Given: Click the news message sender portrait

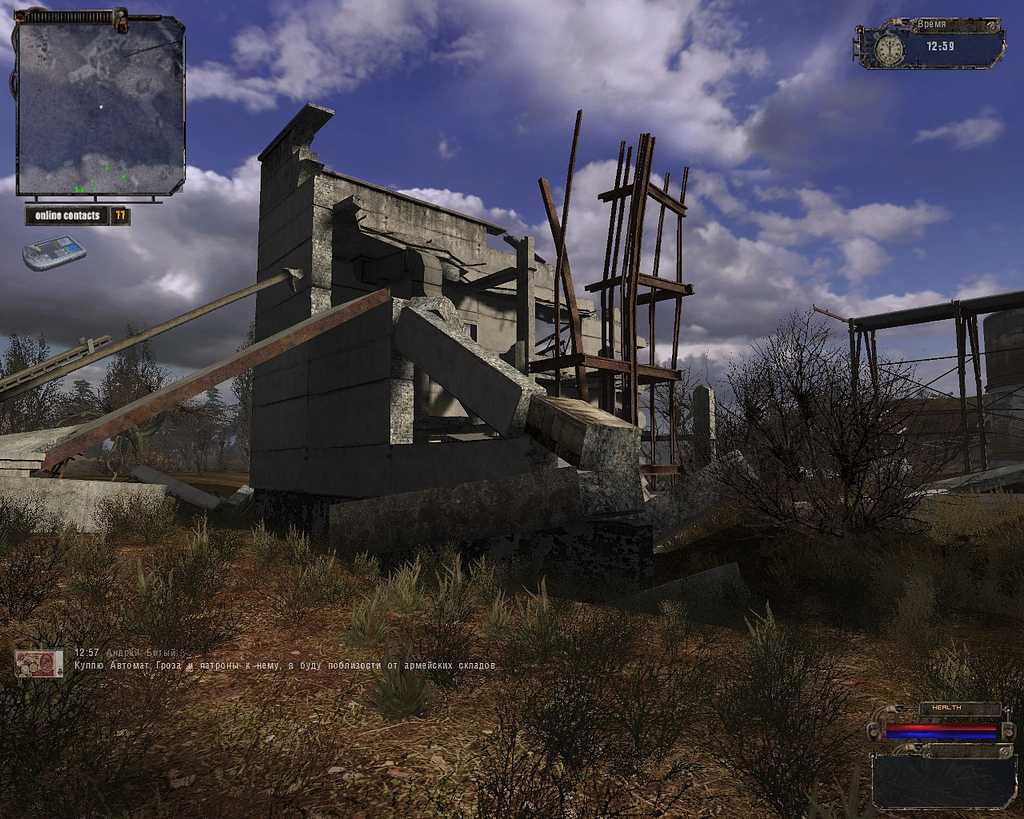Looking at the screenshot, I should (x=39, y=663).
